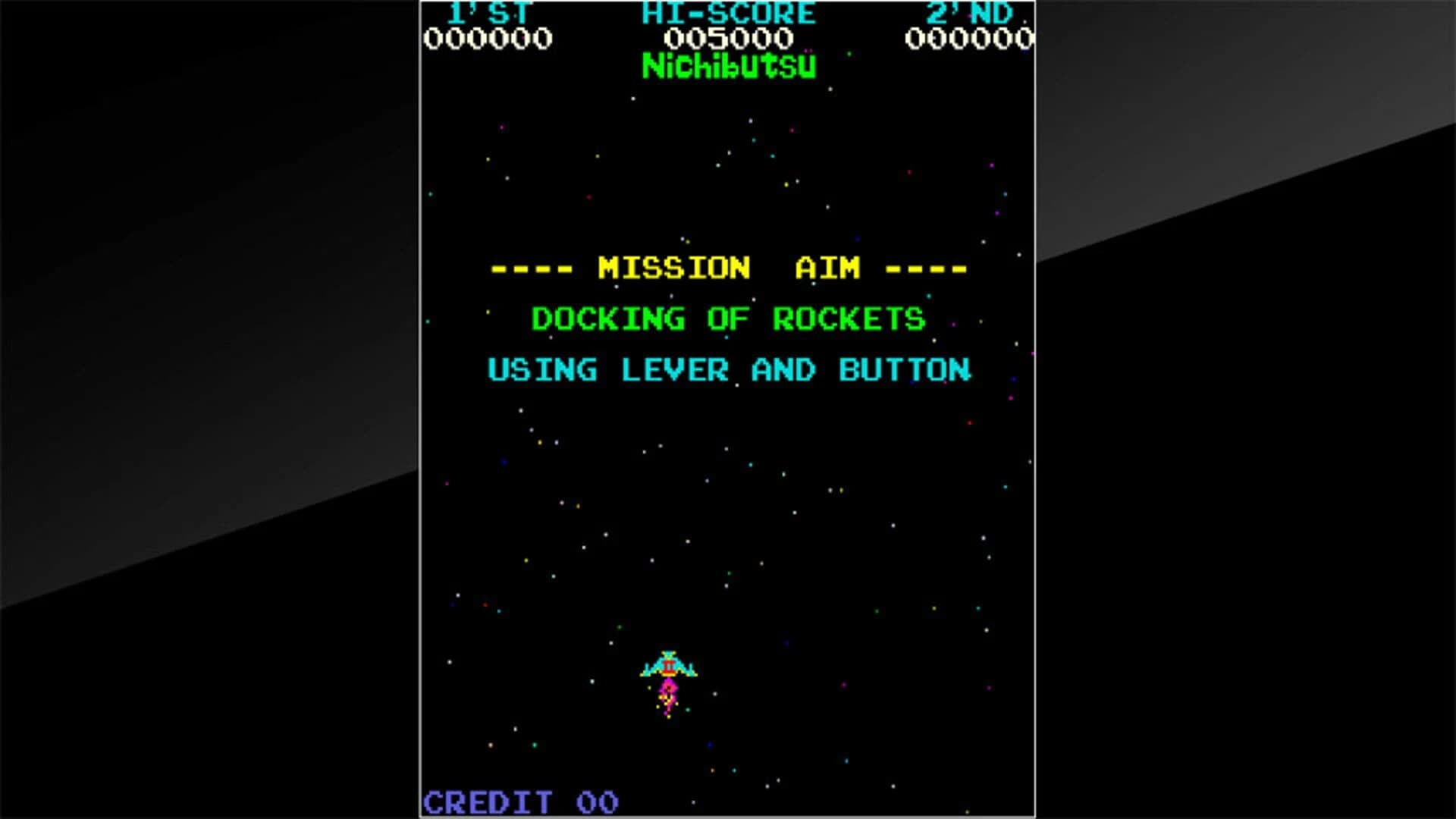Click the red rocket body marked II

[668, 666]
